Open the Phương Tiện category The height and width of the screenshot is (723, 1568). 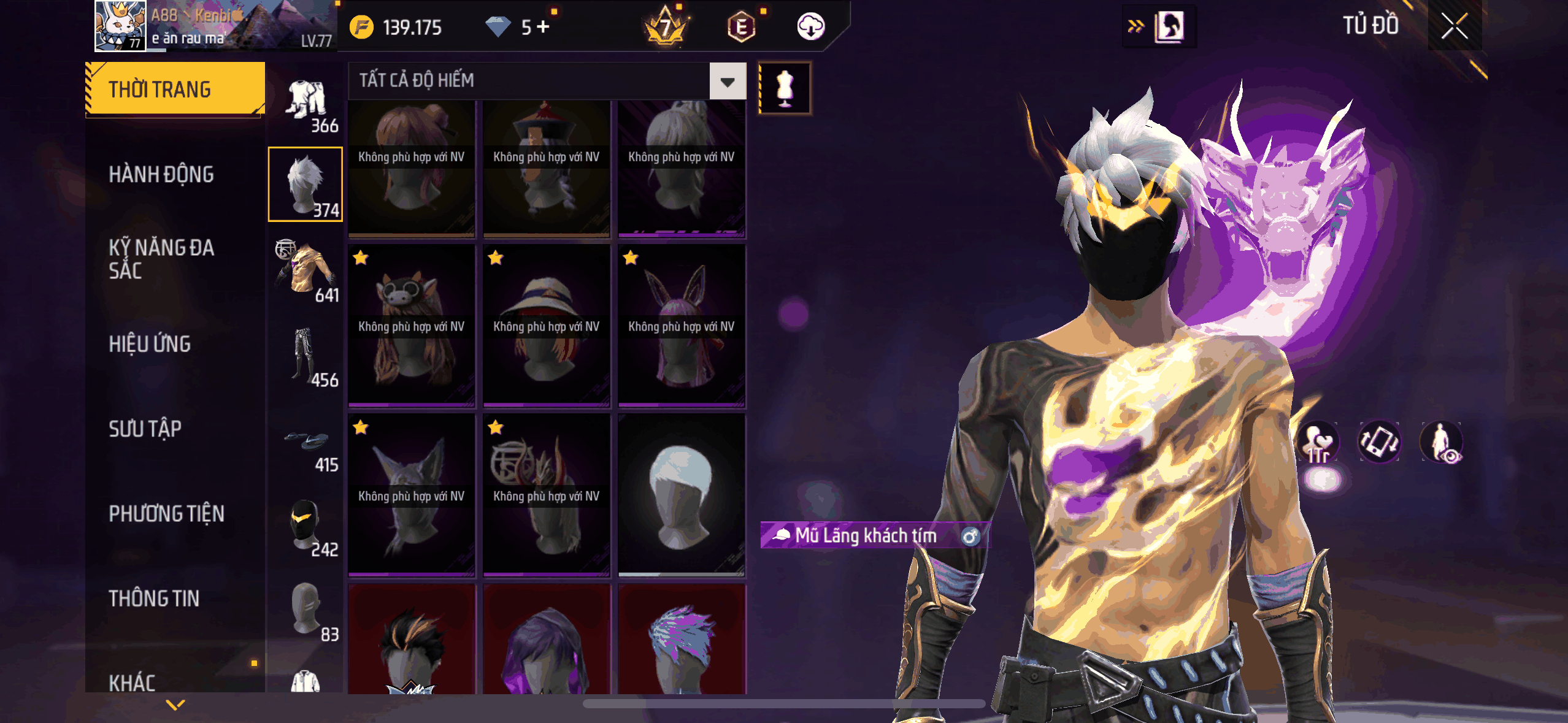[x=166, y=513]
